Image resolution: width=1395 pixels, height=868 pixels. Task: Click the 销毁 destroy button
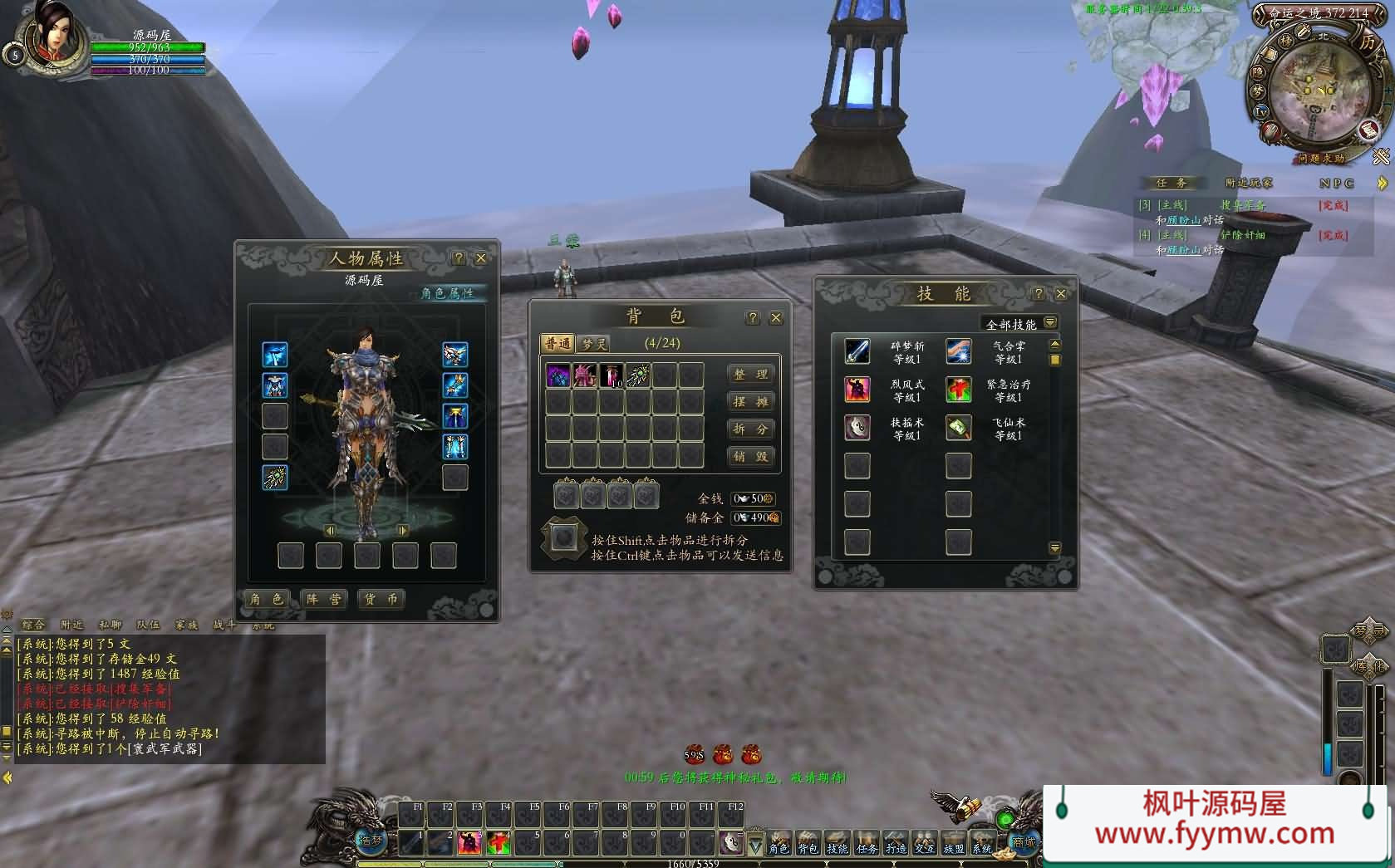click(750, 457)
